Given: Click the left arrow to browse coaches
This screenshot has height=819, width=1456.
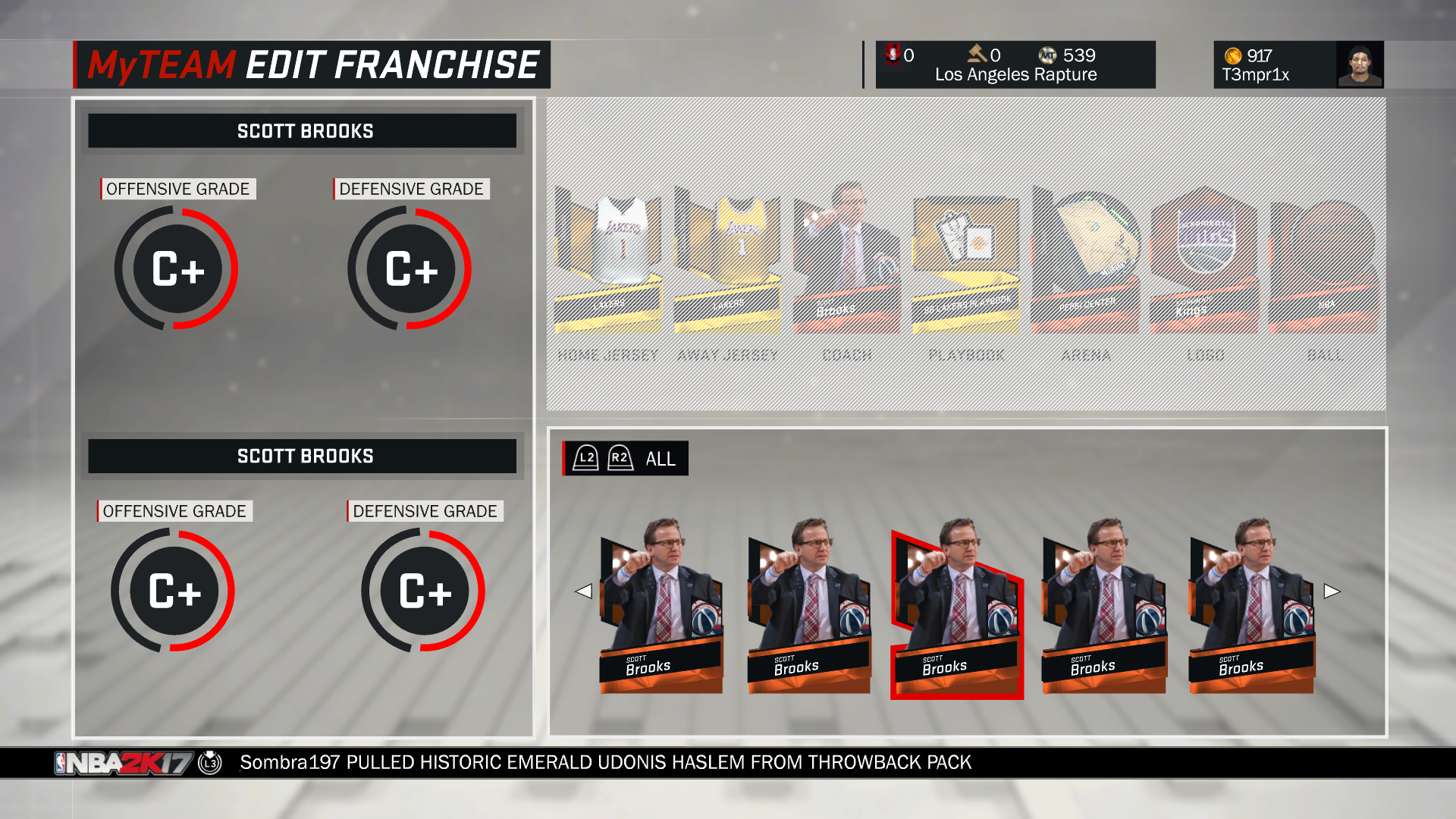Looking at the screenshot, I should point(584,591).
